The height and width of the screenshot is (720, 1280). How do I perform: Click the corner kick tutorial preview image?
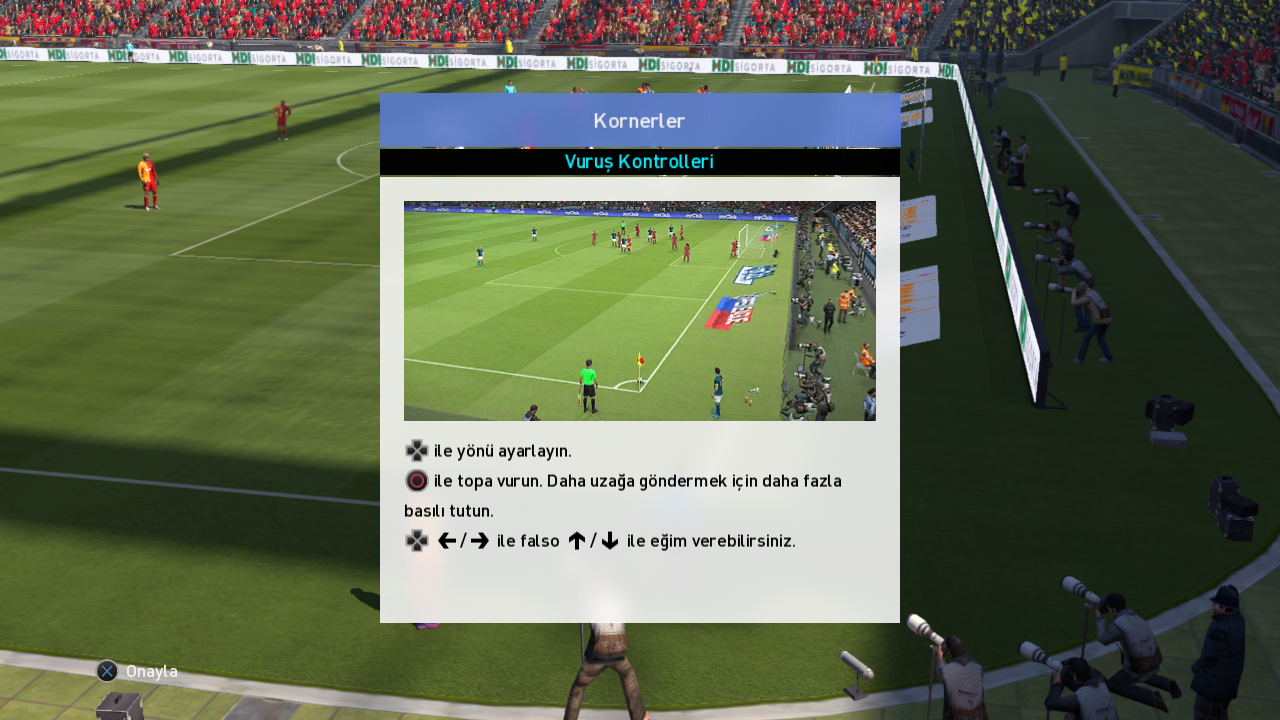640,311
